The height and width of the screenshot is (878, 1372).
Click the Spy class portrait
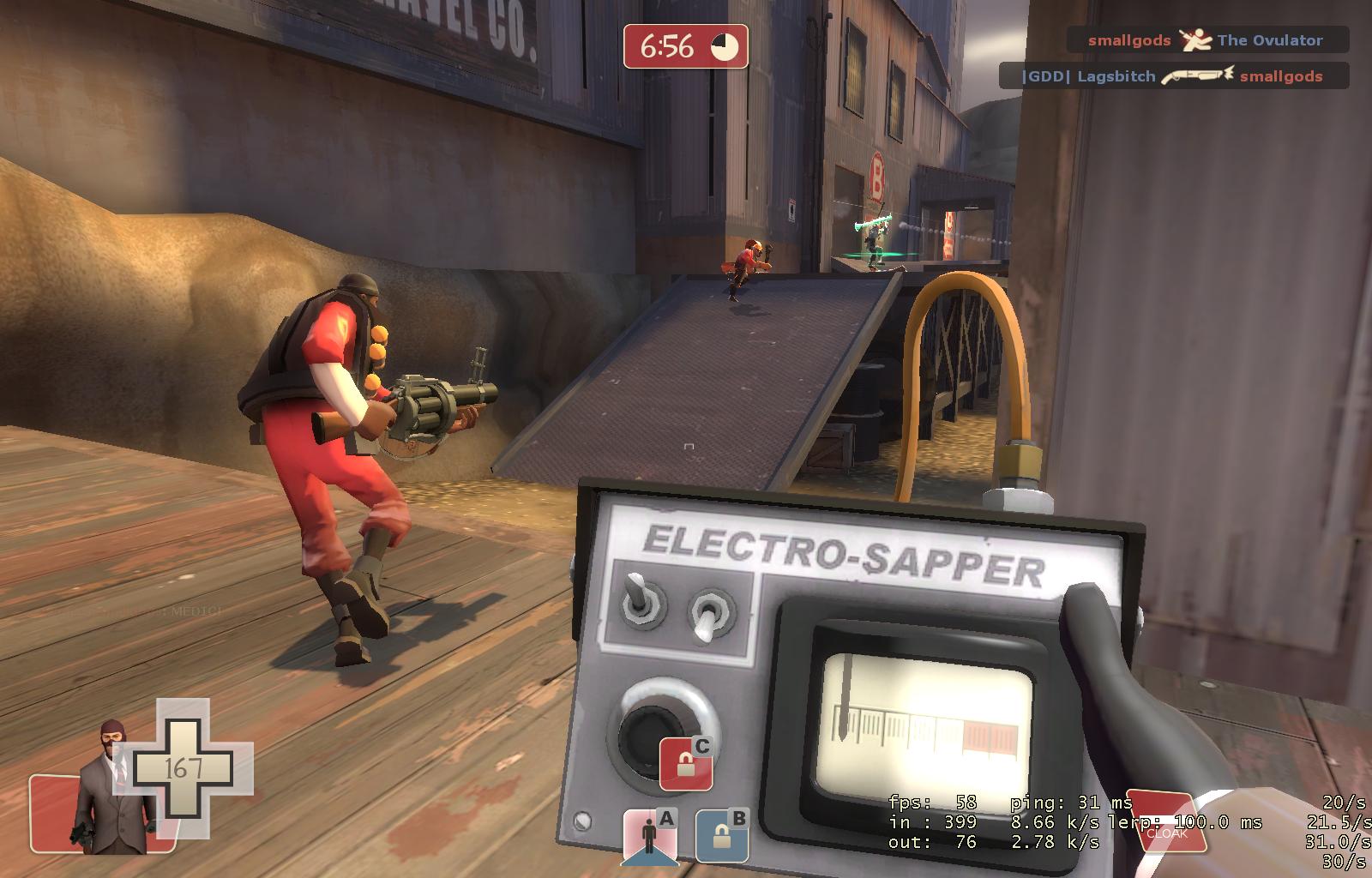pos(110,787)
